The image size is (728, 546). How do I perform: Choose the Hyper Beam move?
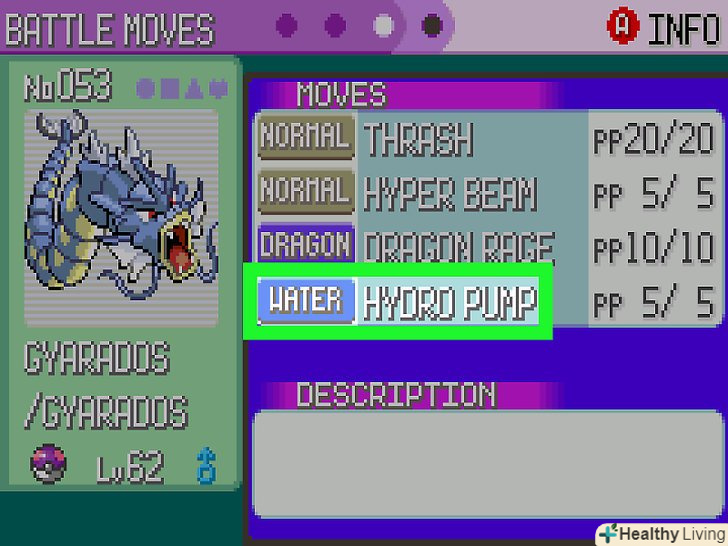click(450, 192)
